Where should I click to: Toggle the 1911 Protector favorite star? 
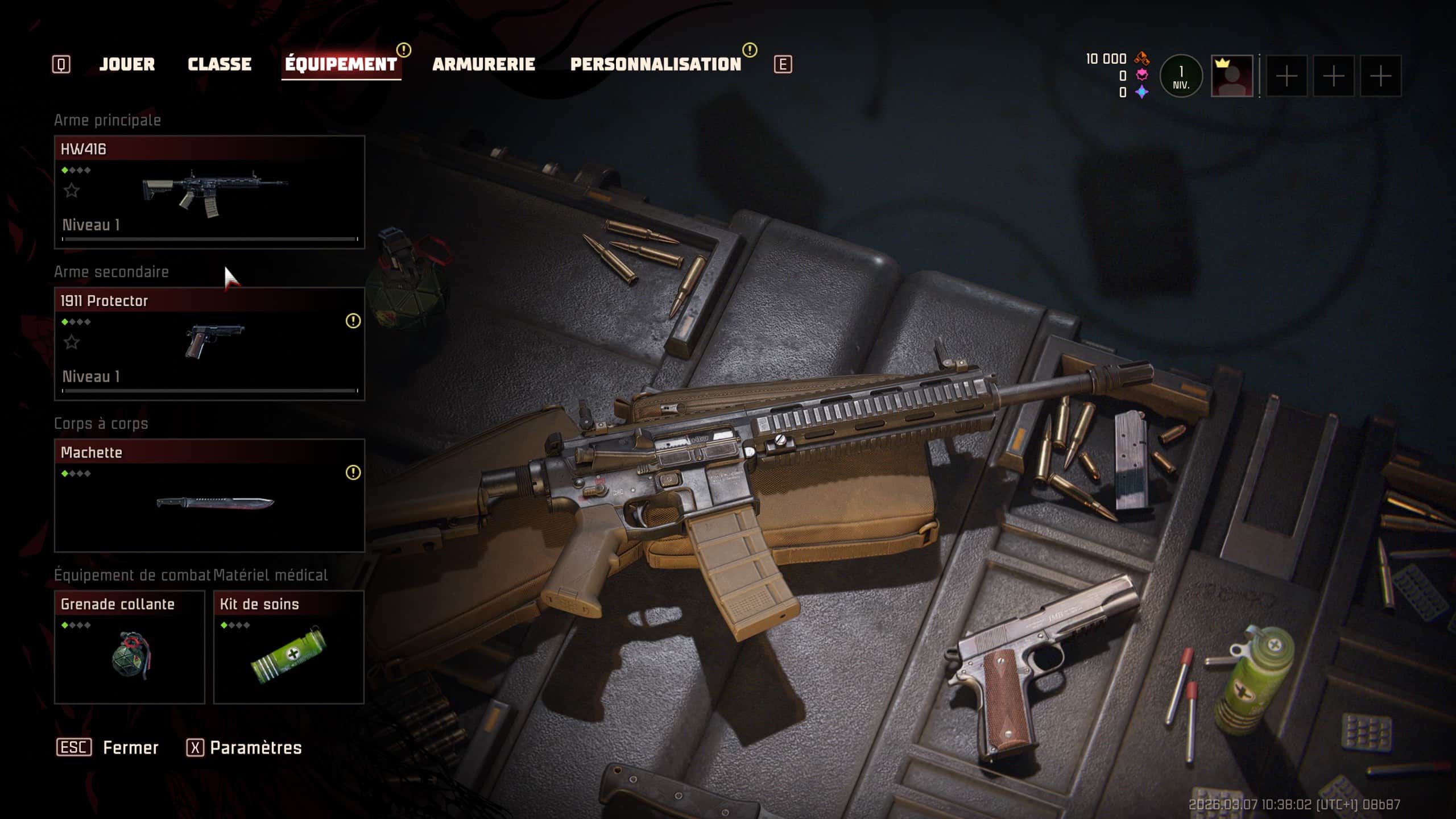(72, 342)
